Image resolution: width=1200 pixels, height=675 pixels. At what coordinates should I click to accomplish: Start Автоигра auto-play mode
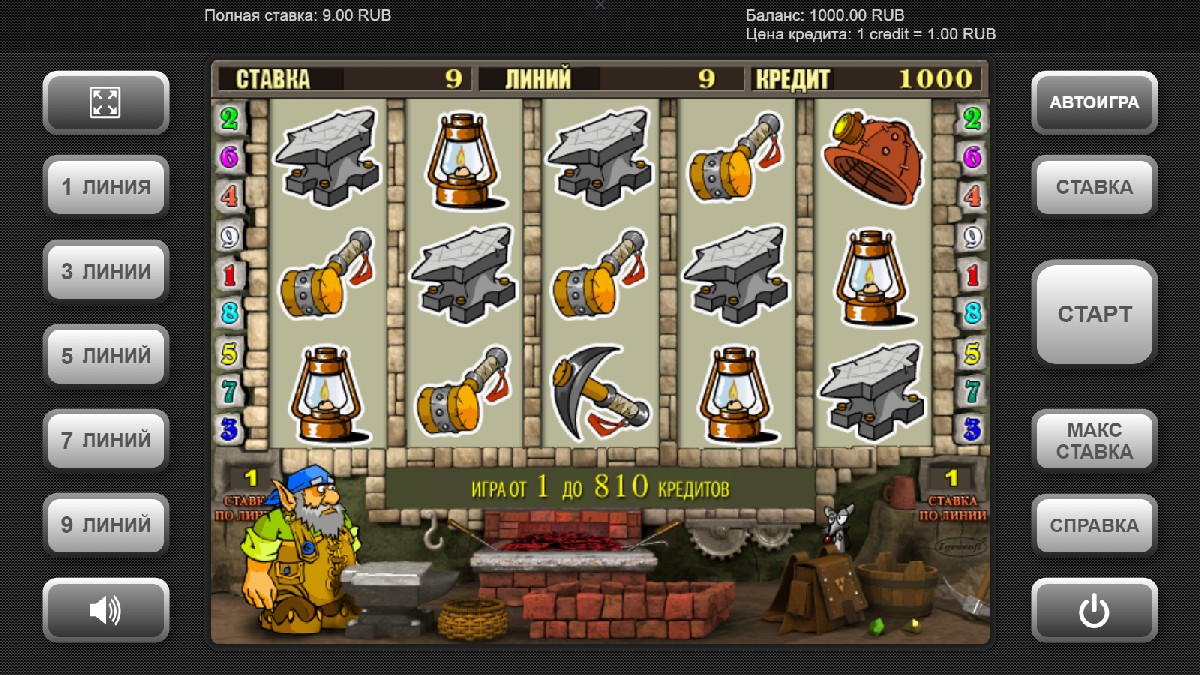tap(1094, 102)
